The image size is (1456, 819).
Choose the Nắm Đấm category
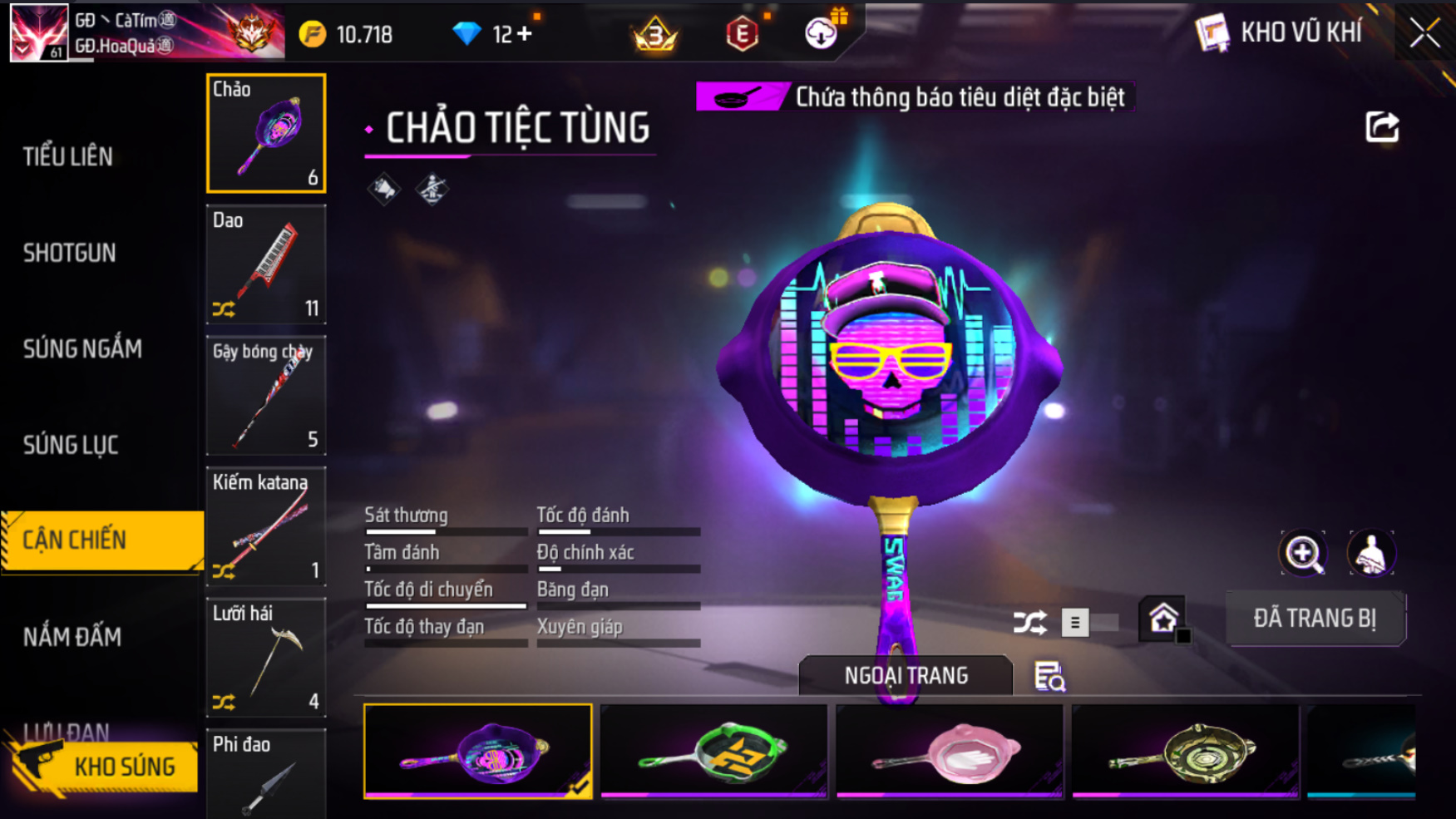coord(72,637)
